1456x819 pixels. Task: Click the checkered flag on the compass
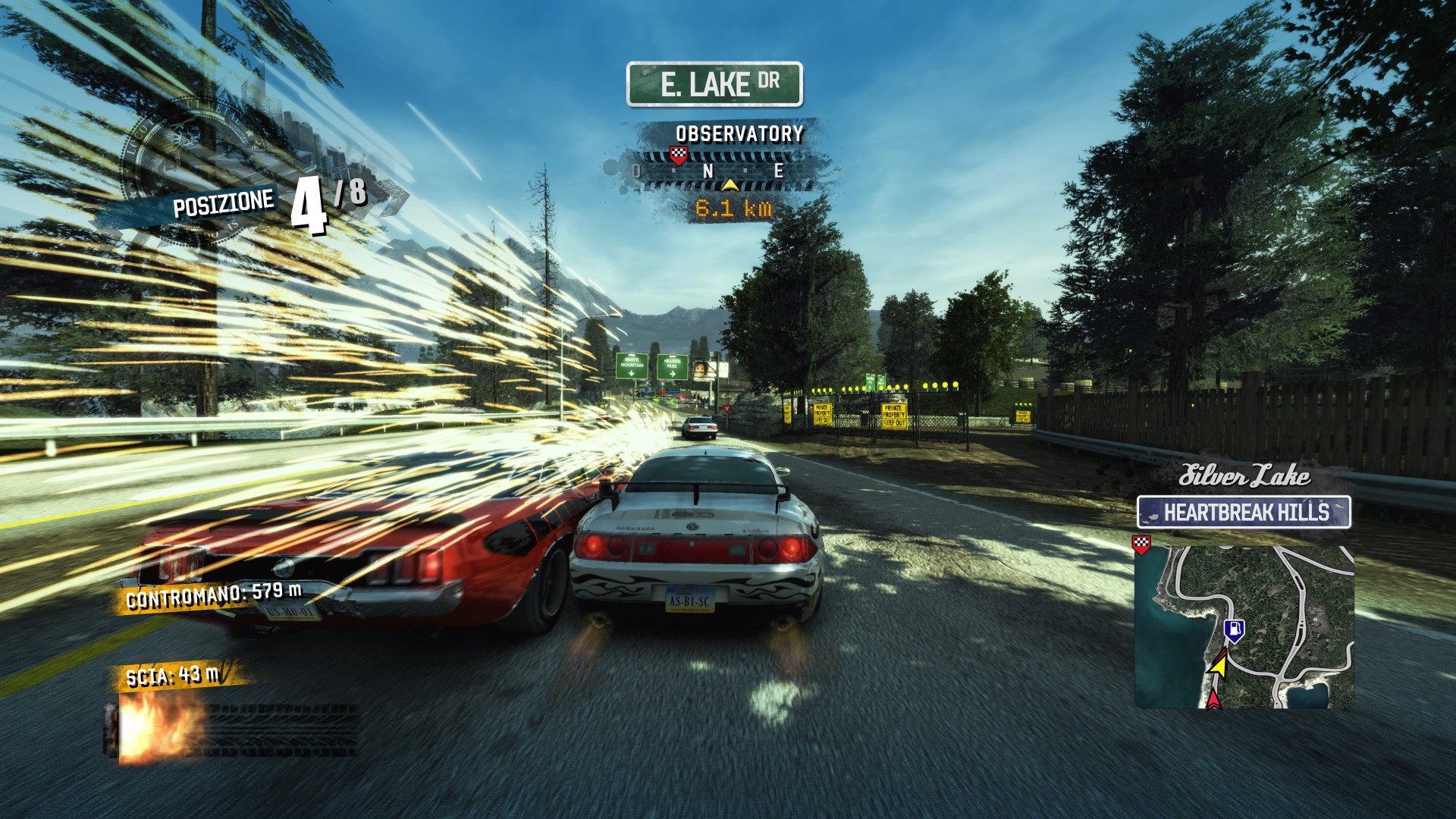coord(679,156)
